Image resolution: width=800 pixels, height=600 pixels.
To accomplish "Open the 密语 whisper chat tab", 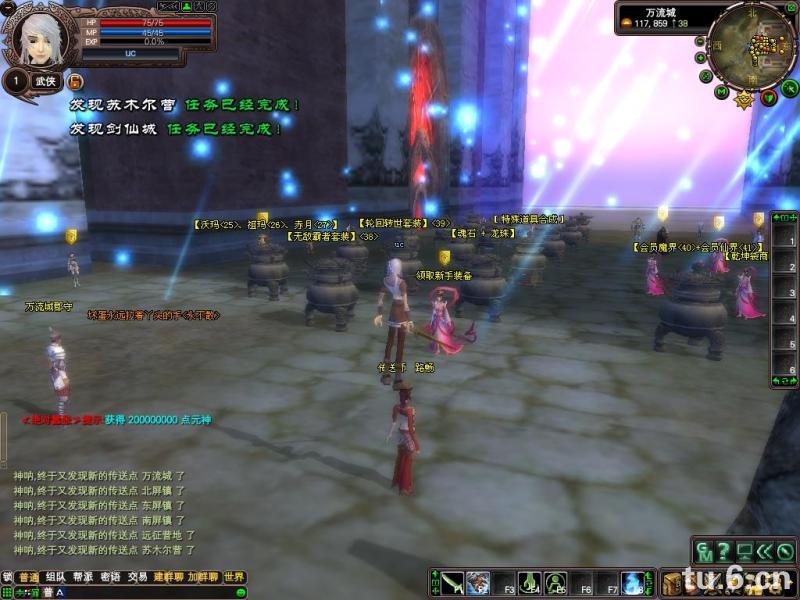I will click(x=110, y=577).
